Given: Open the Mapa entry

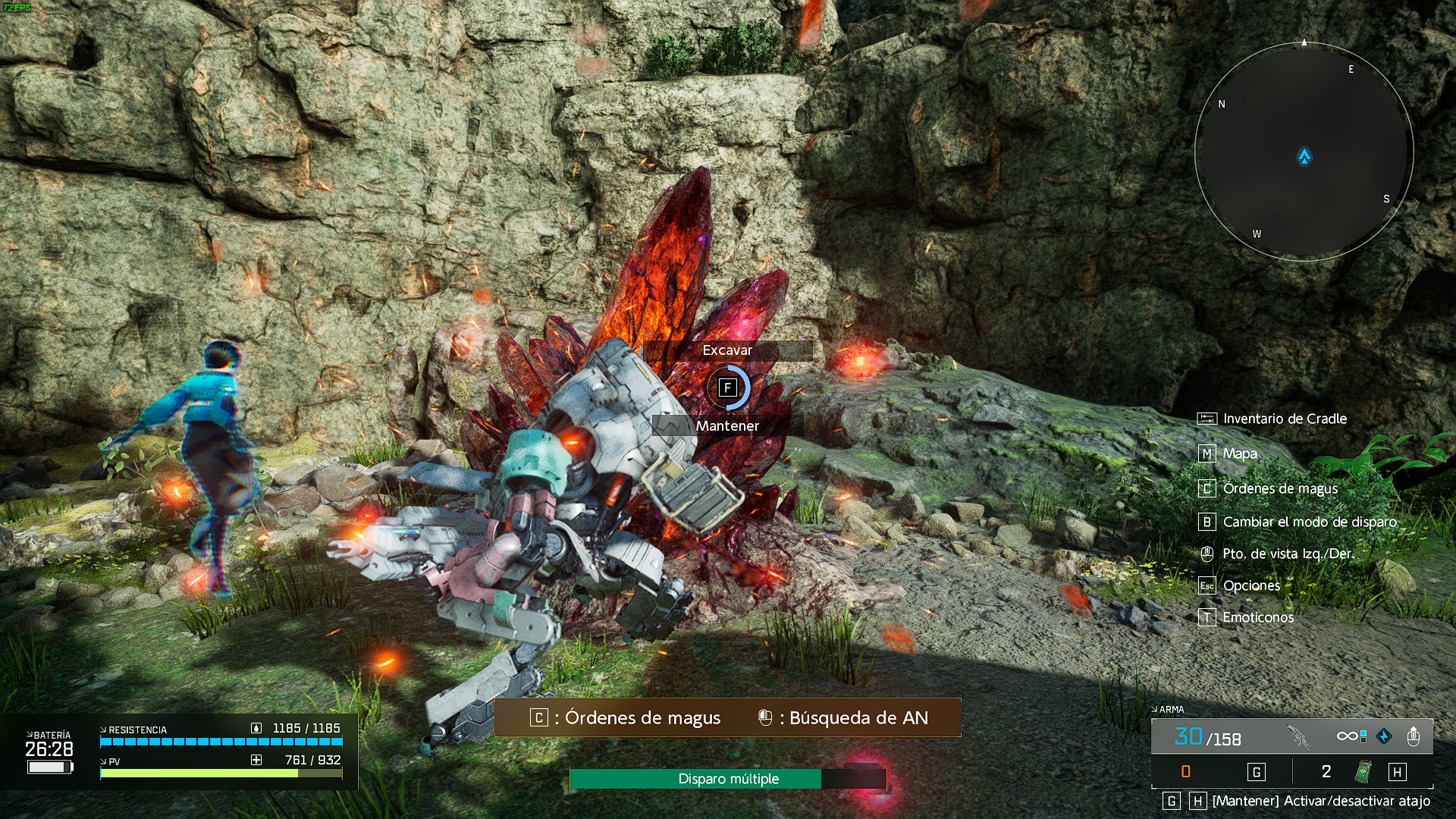Looking at the screenshot, I should coord(1239,453).
